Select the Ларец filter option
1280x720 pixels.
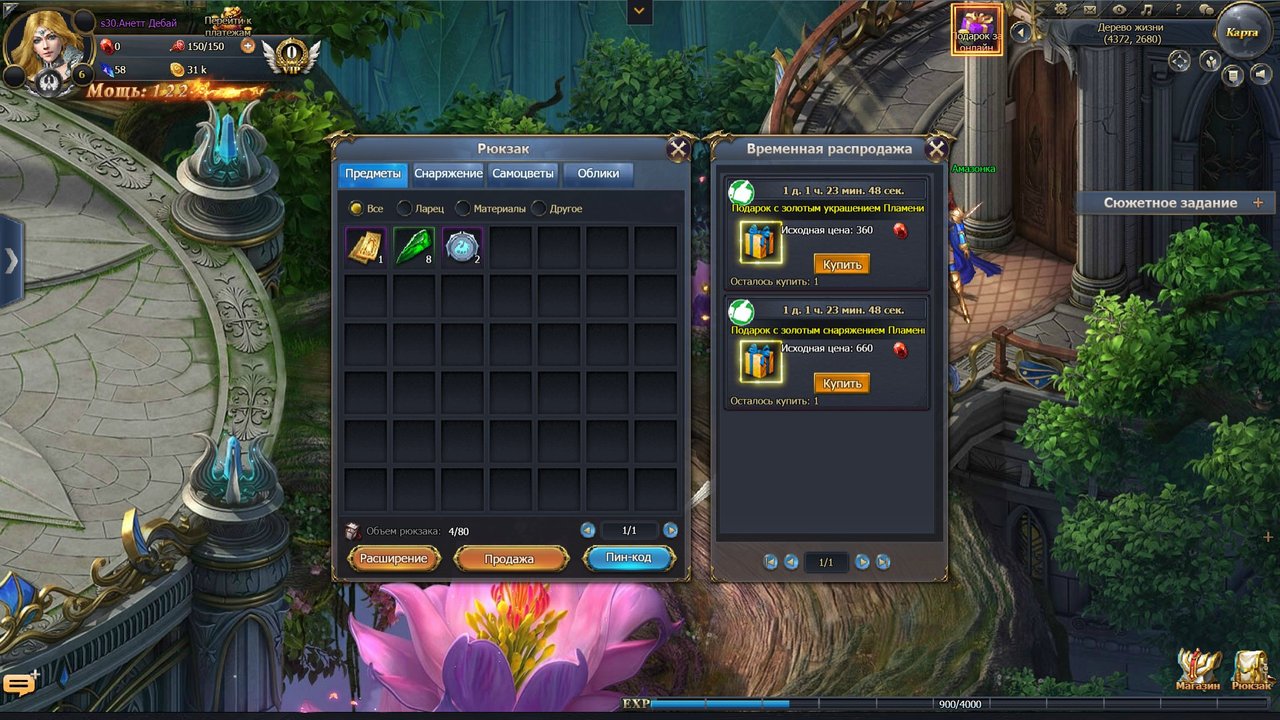point(405,209)
